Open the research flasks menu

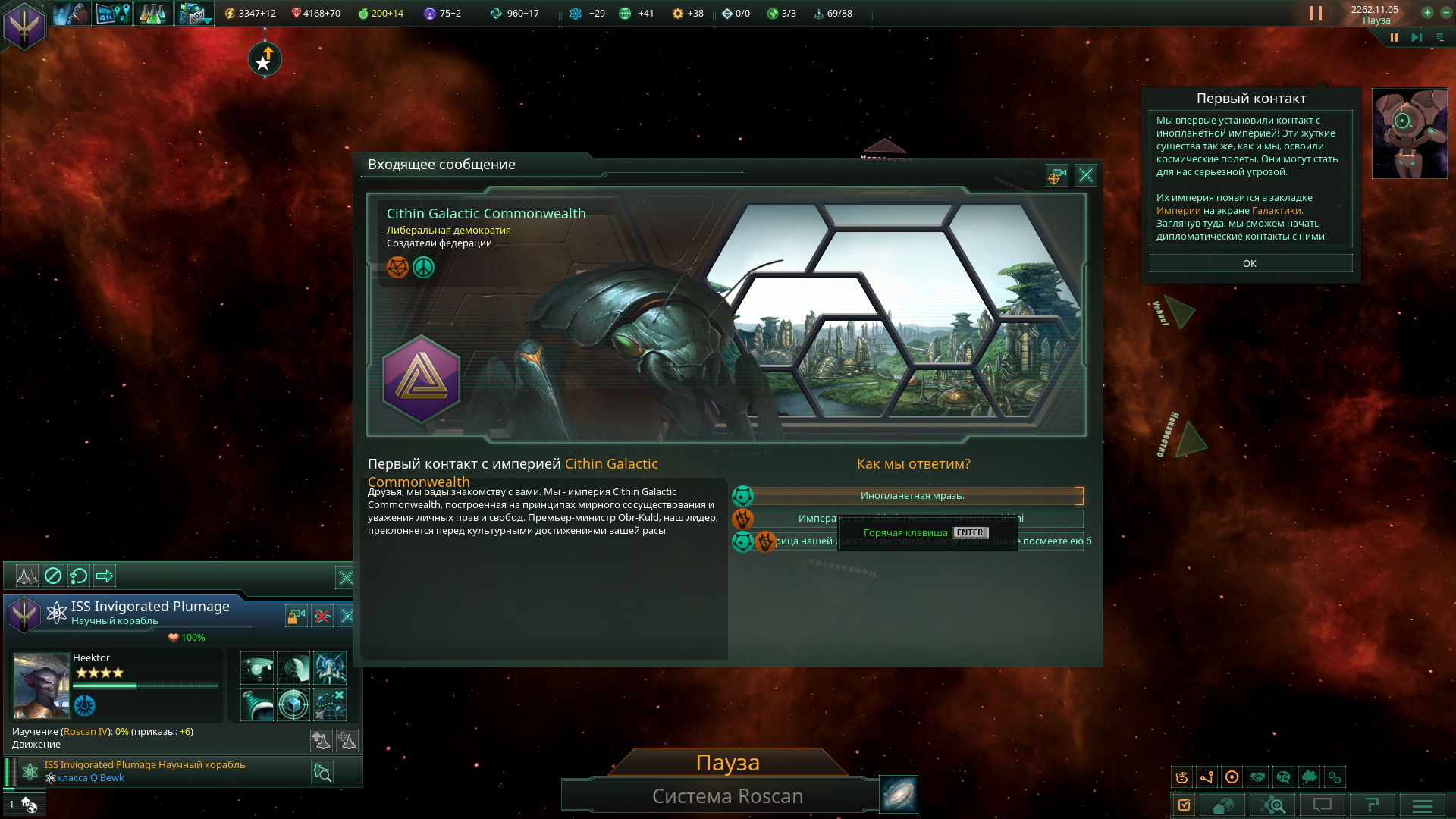pyautogui.click(x=152, y=14)
